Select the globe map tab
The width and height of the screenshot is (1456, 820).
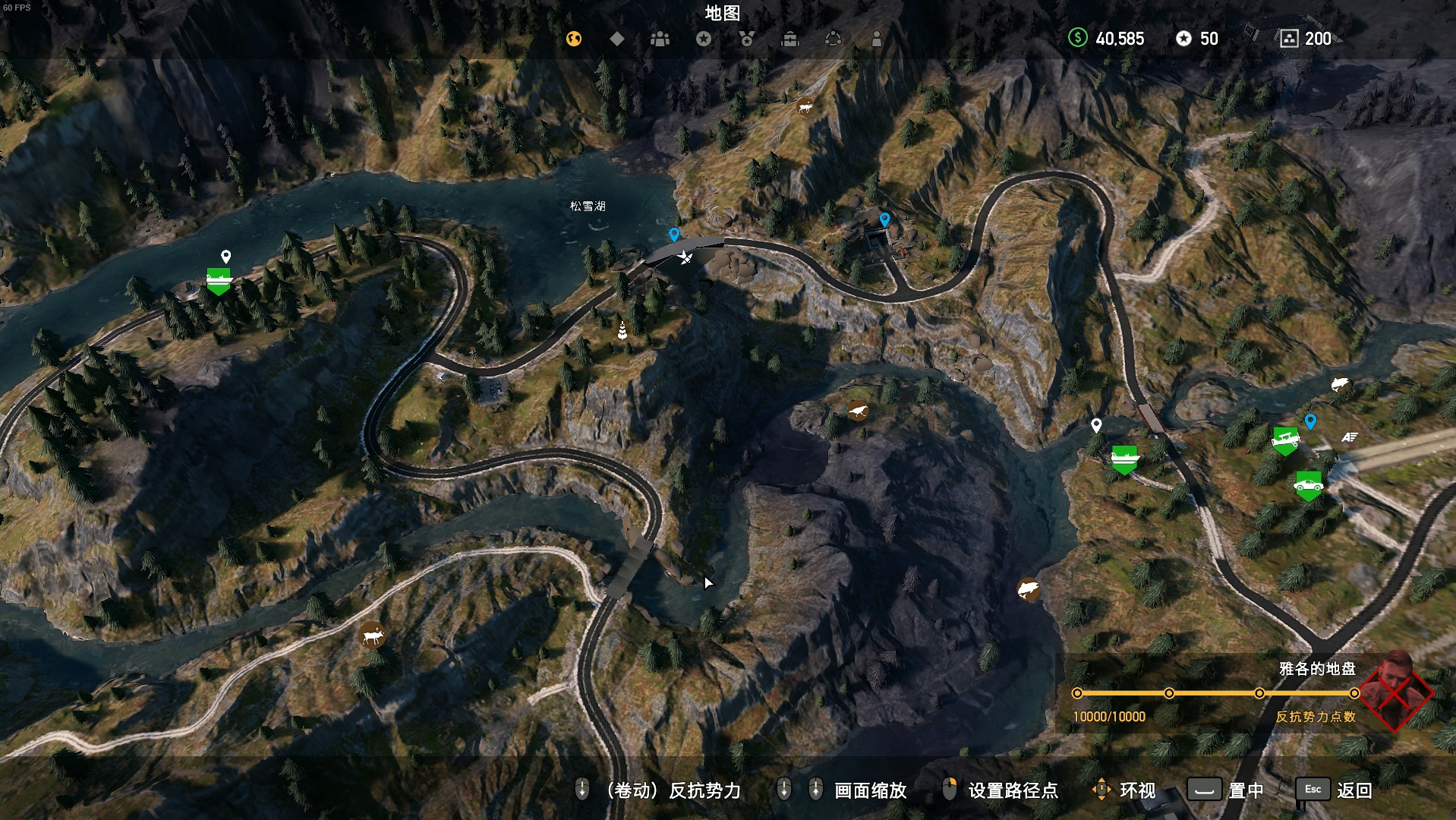574,39
